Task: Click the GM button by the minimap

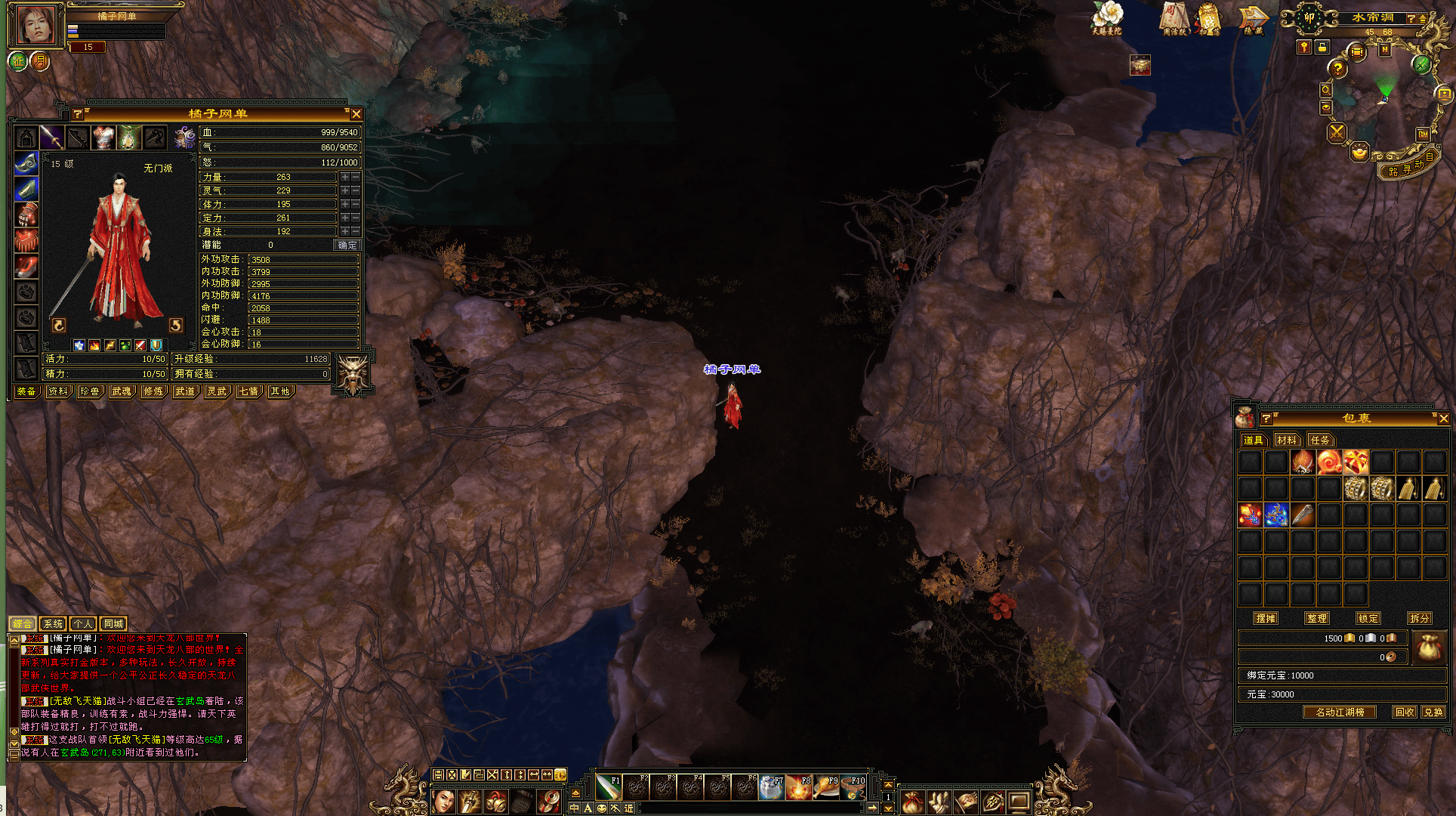Action: coord(1423,134)
